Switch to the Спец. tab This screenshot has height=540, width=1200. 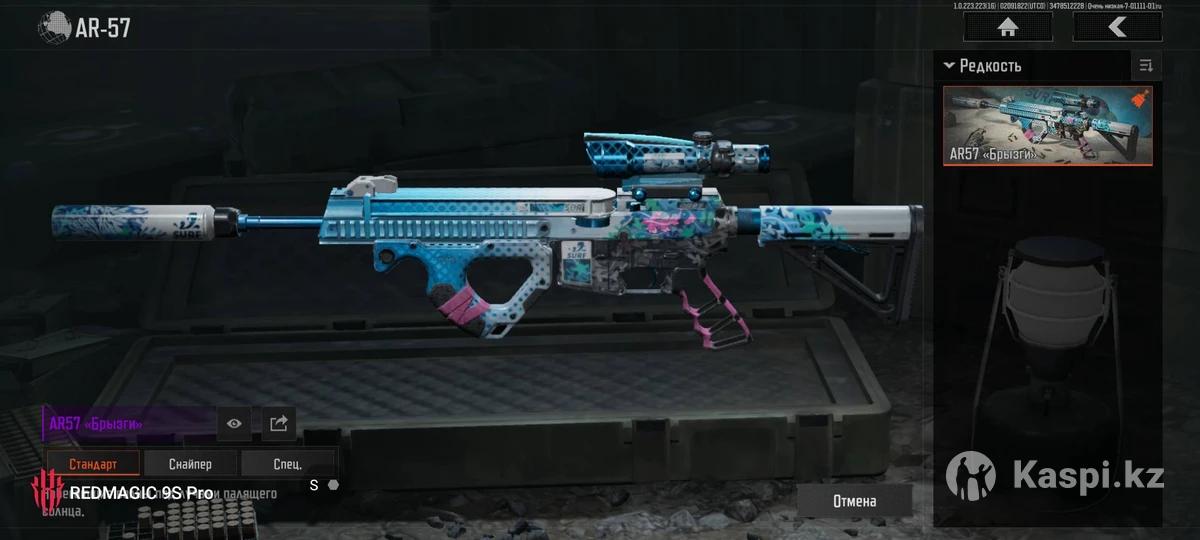(x=287, y=464)
